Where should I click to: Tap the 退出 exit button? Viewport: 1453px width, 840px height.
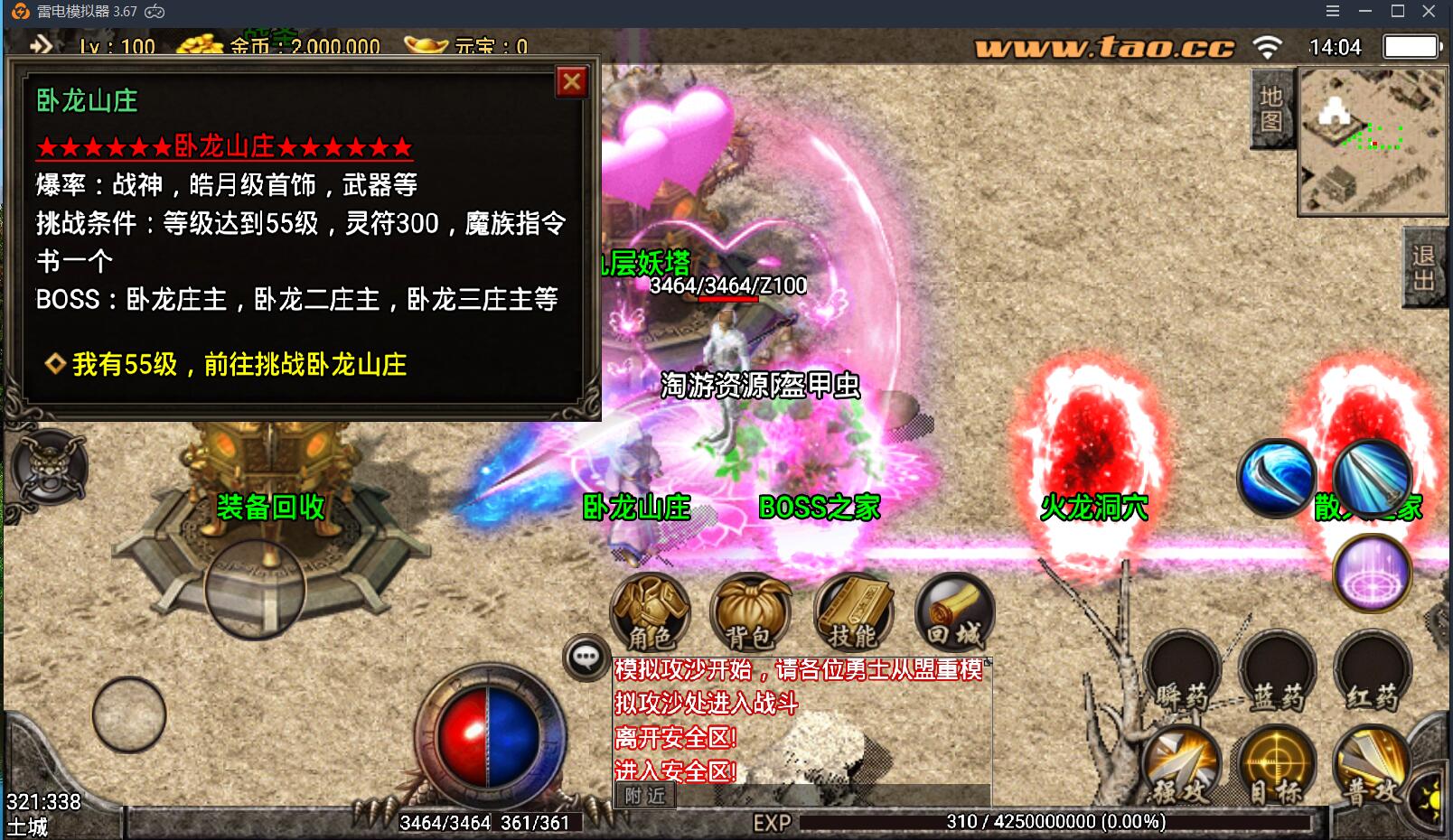point(1424,268)
